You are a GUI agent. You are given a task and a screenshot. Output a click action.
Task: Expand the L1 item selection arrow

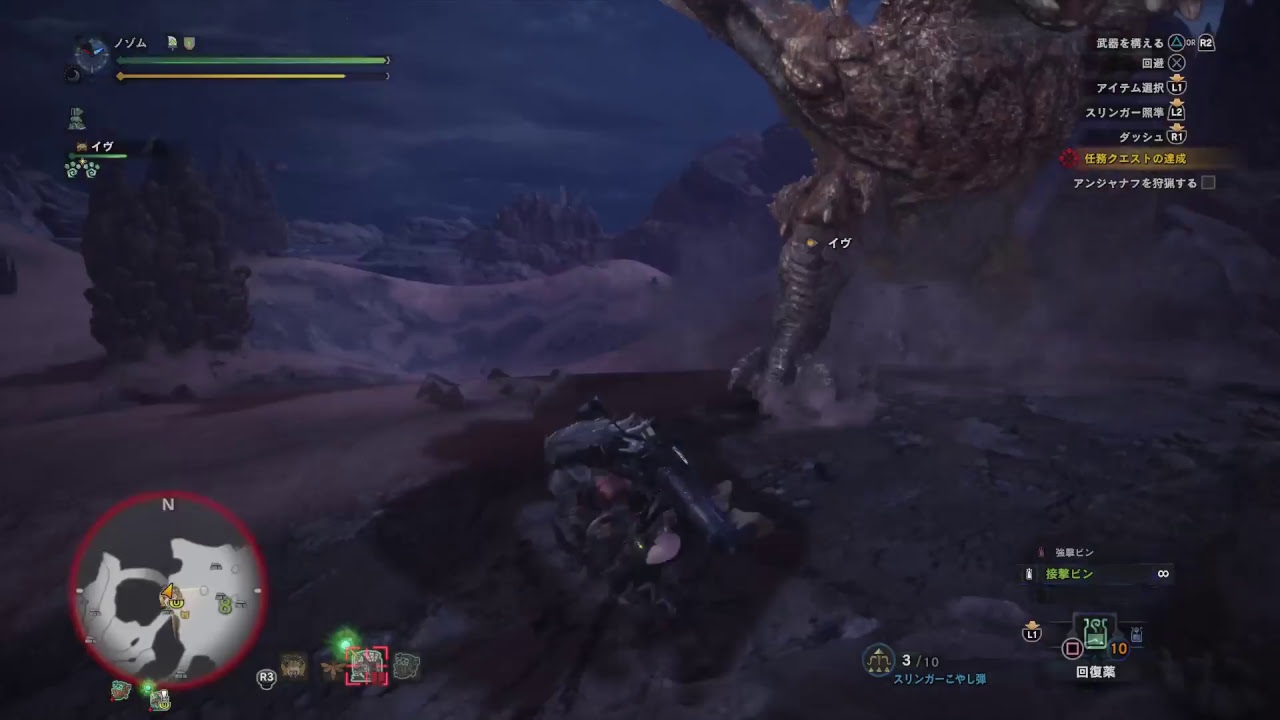coord(1176,78)
